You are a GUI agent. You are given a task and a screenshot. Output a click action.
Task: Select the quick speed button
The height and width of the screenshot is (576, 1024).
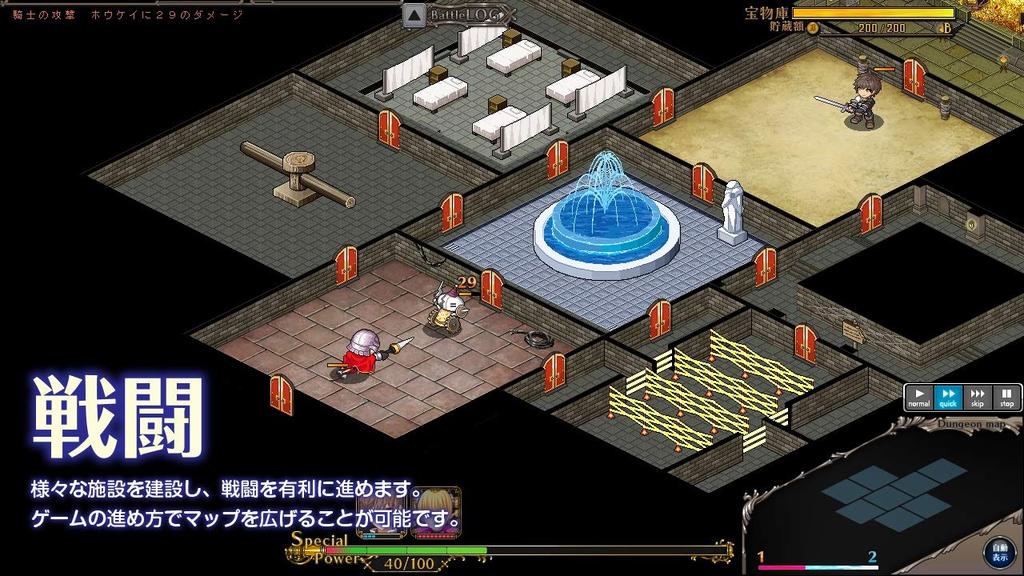pyautogui.click(x=948, y=397)
